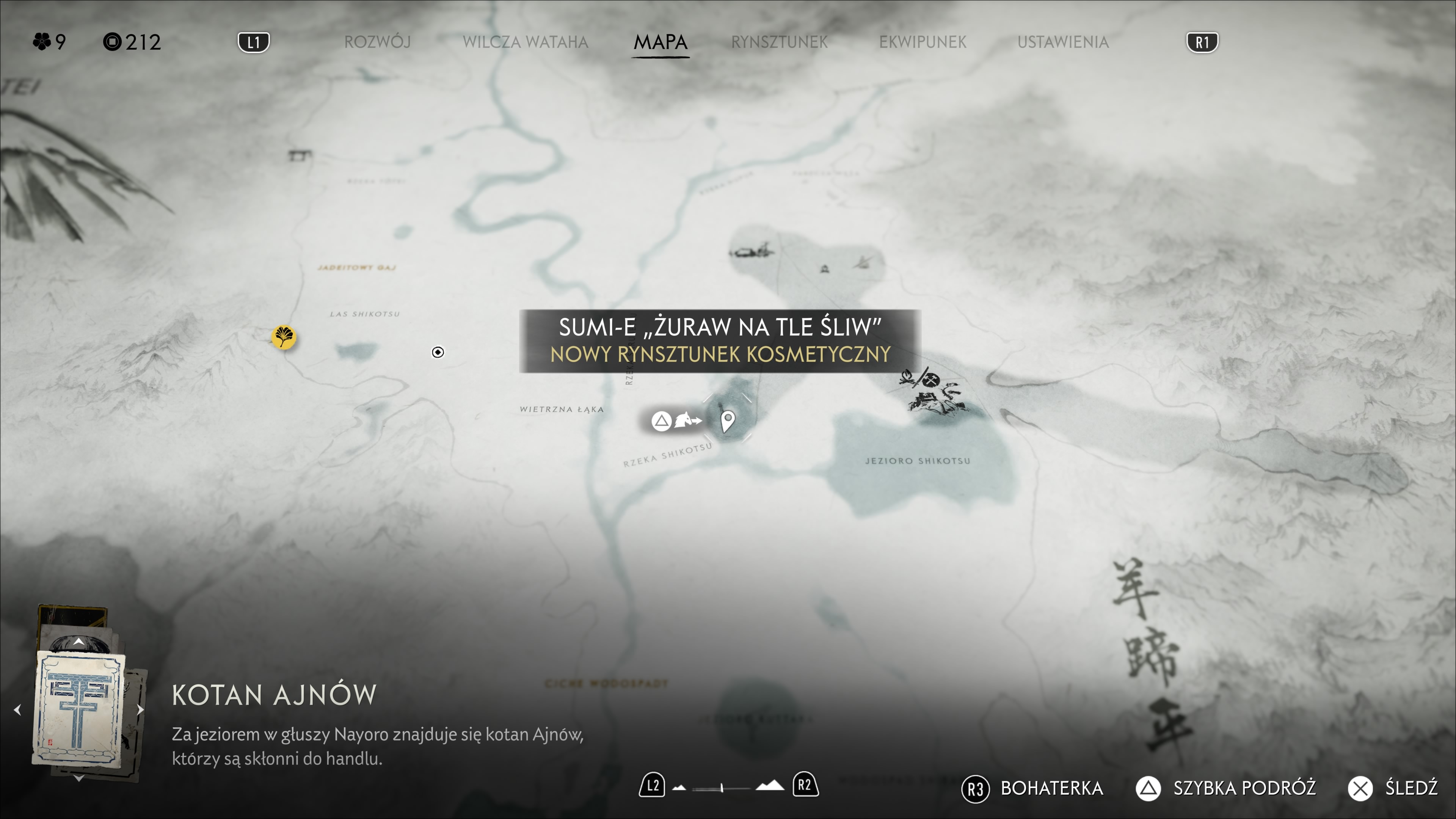This screenshot has height=819, width=1456.
Task: Click the right arrow beside the card
Action: point(140,709)
